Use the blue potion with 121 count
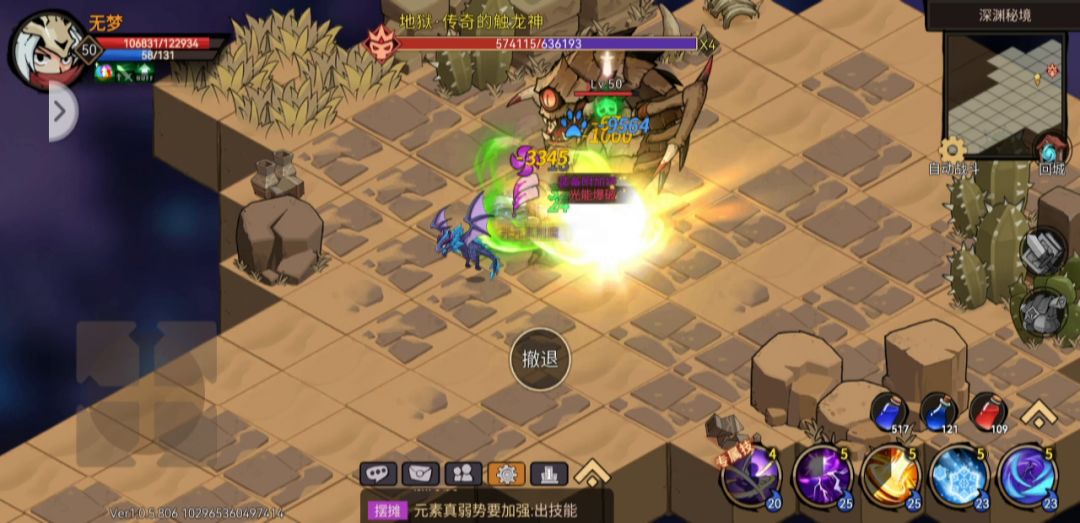The image size is (1080, 523). point(938,411)
